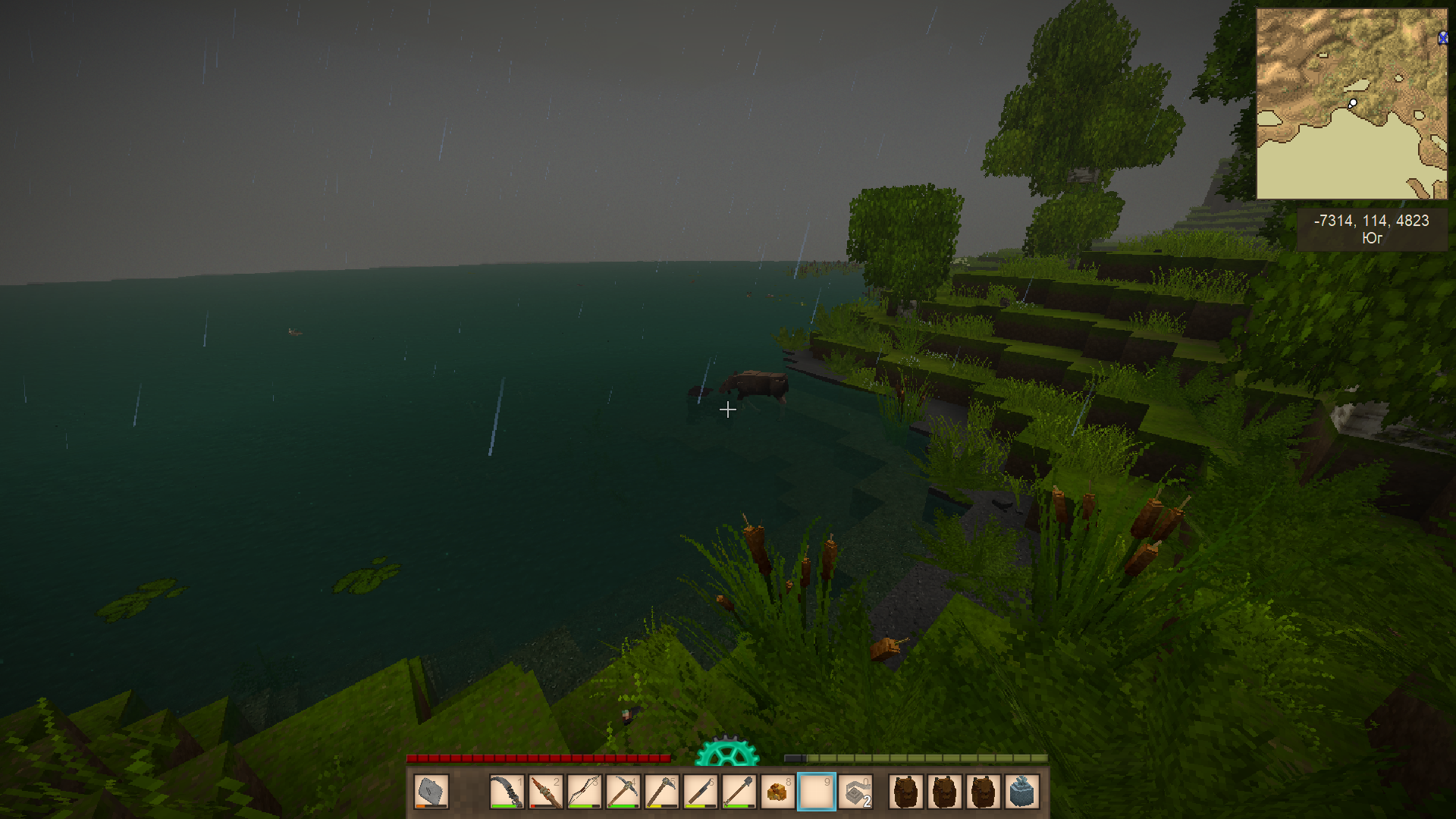
Task: Click the teal gear icon above the hotbar
Action: (x=726, y=751)
